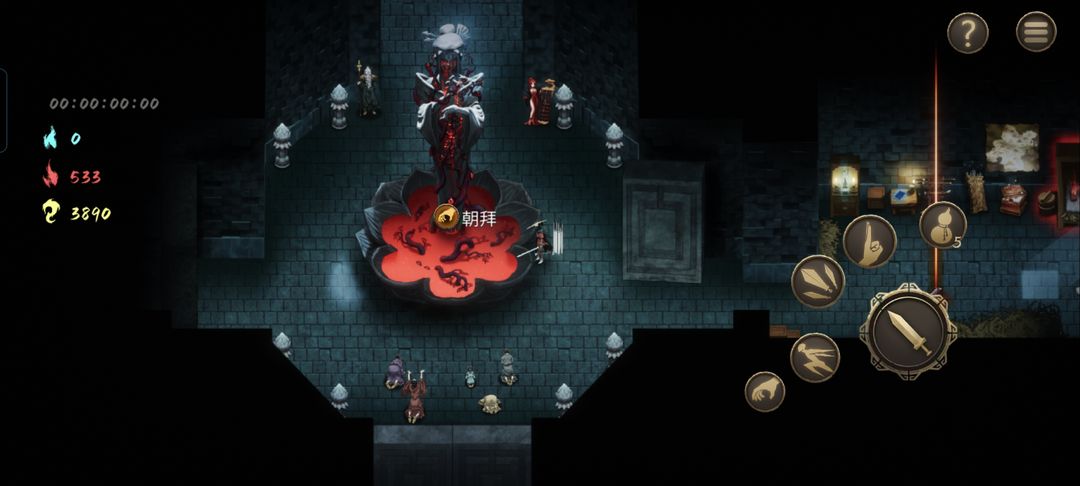Use the gourd healing item
Image resolution: width=1080 pixels, height=486 pixels.
tap(942, 225)
